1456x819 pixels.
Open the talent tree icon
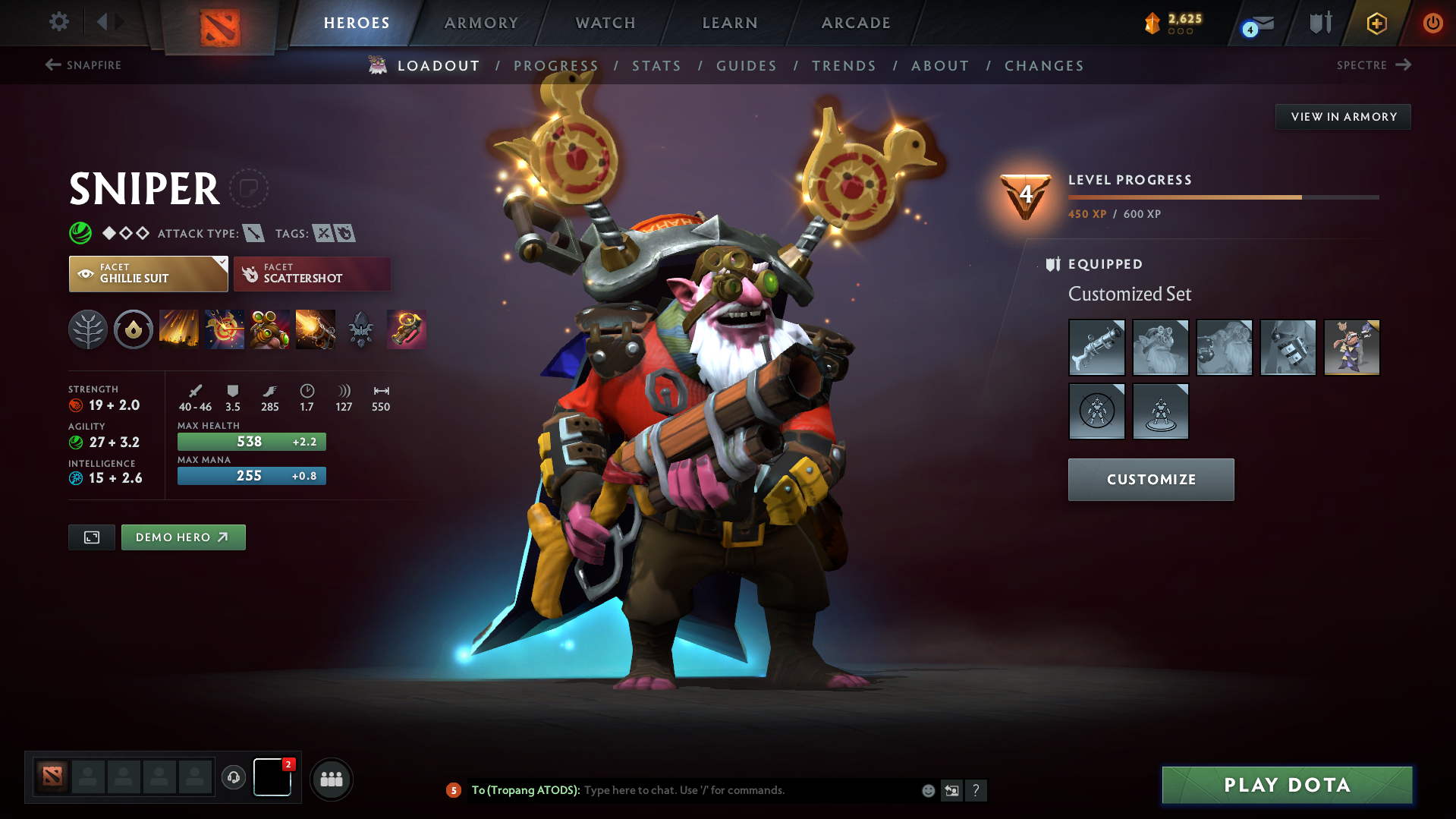coord(87,329)
